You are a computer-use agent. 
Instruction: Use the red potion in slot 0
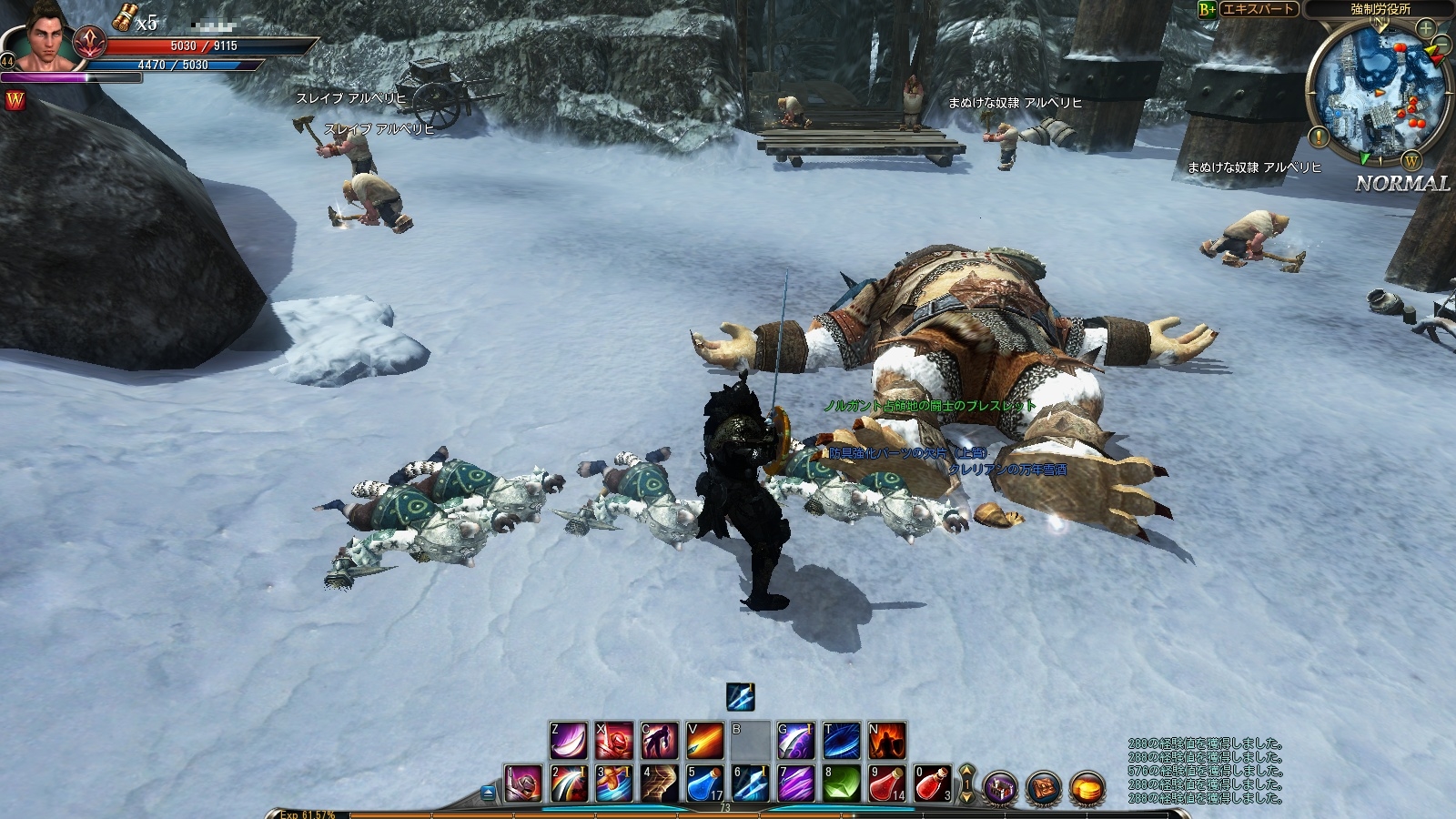932,784
